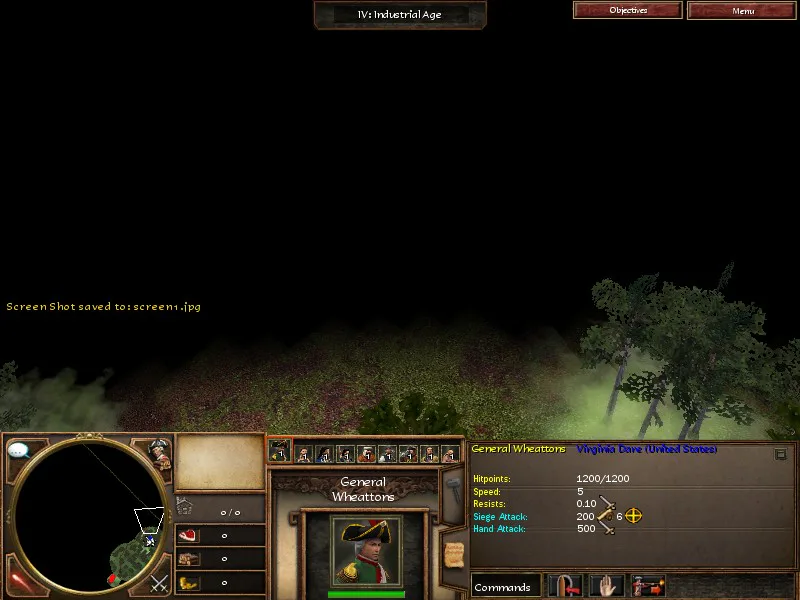Screen dimensions: 800x600
Task: Click the crossed swords minimap button
Action: tap(158, 583)
